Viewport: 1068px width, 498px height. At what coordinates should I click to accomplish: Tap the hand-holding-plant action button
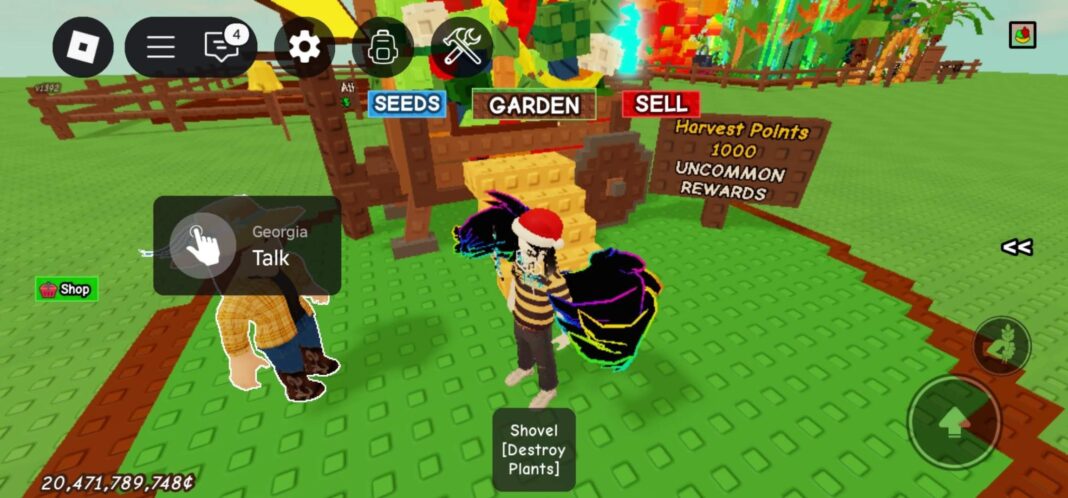(x=1002, y=345)
